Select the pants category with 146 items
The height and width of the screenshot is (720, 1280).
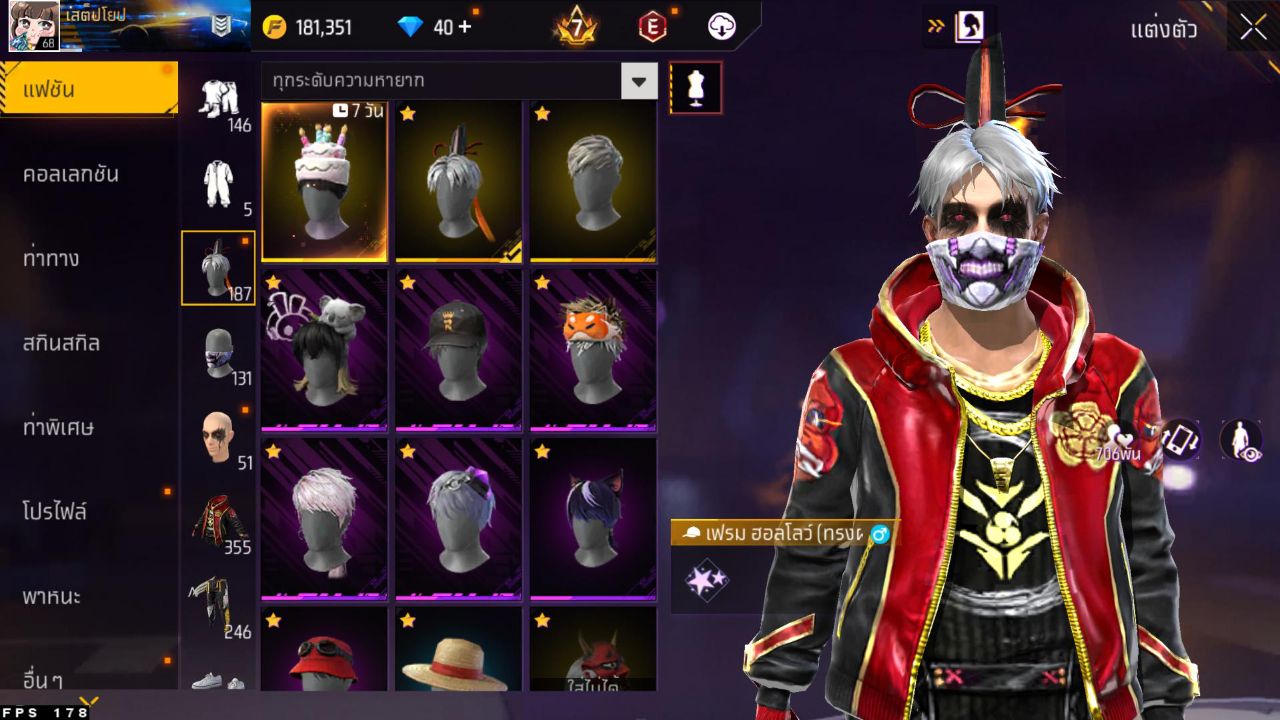[218, 100]
